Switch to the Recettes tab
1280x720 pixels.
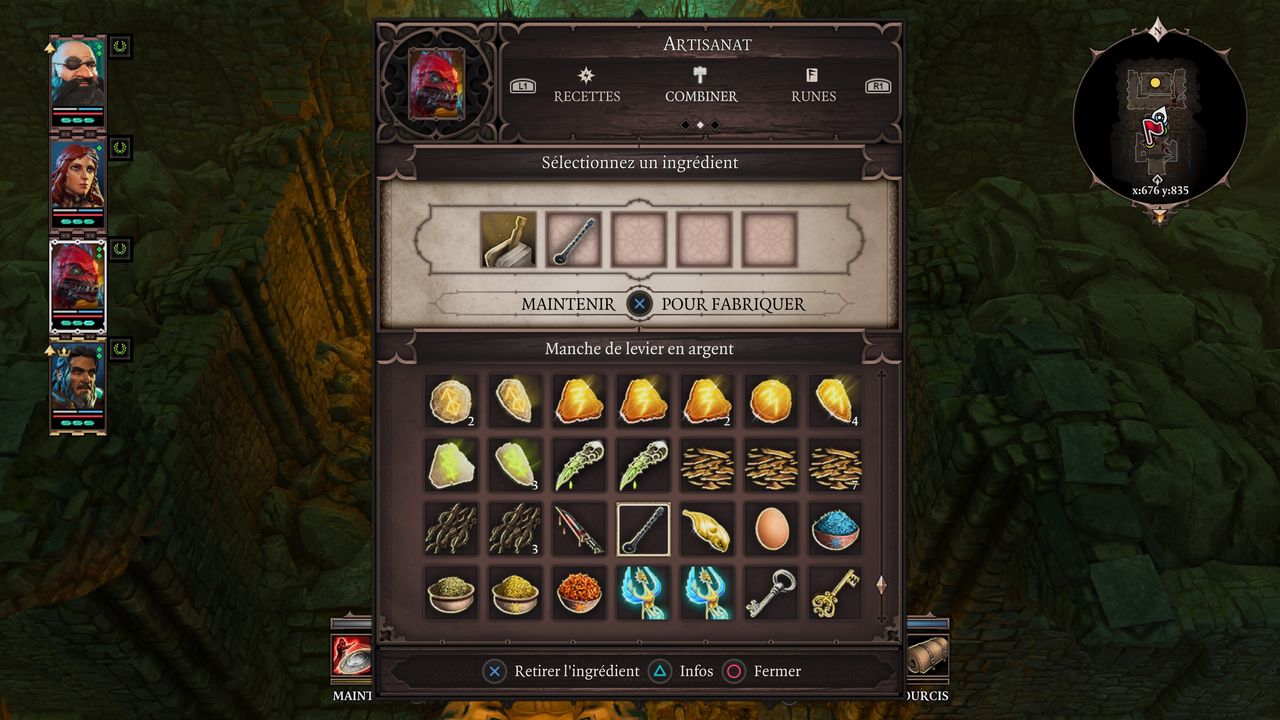[587, 86]
